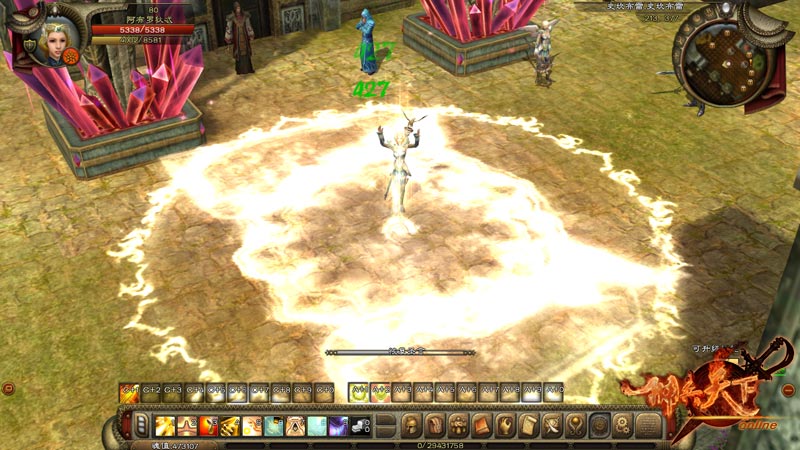Viewport: 800px width, 450px height.
Task: Use the white item slot in hotbar
Action: [360, 426]
